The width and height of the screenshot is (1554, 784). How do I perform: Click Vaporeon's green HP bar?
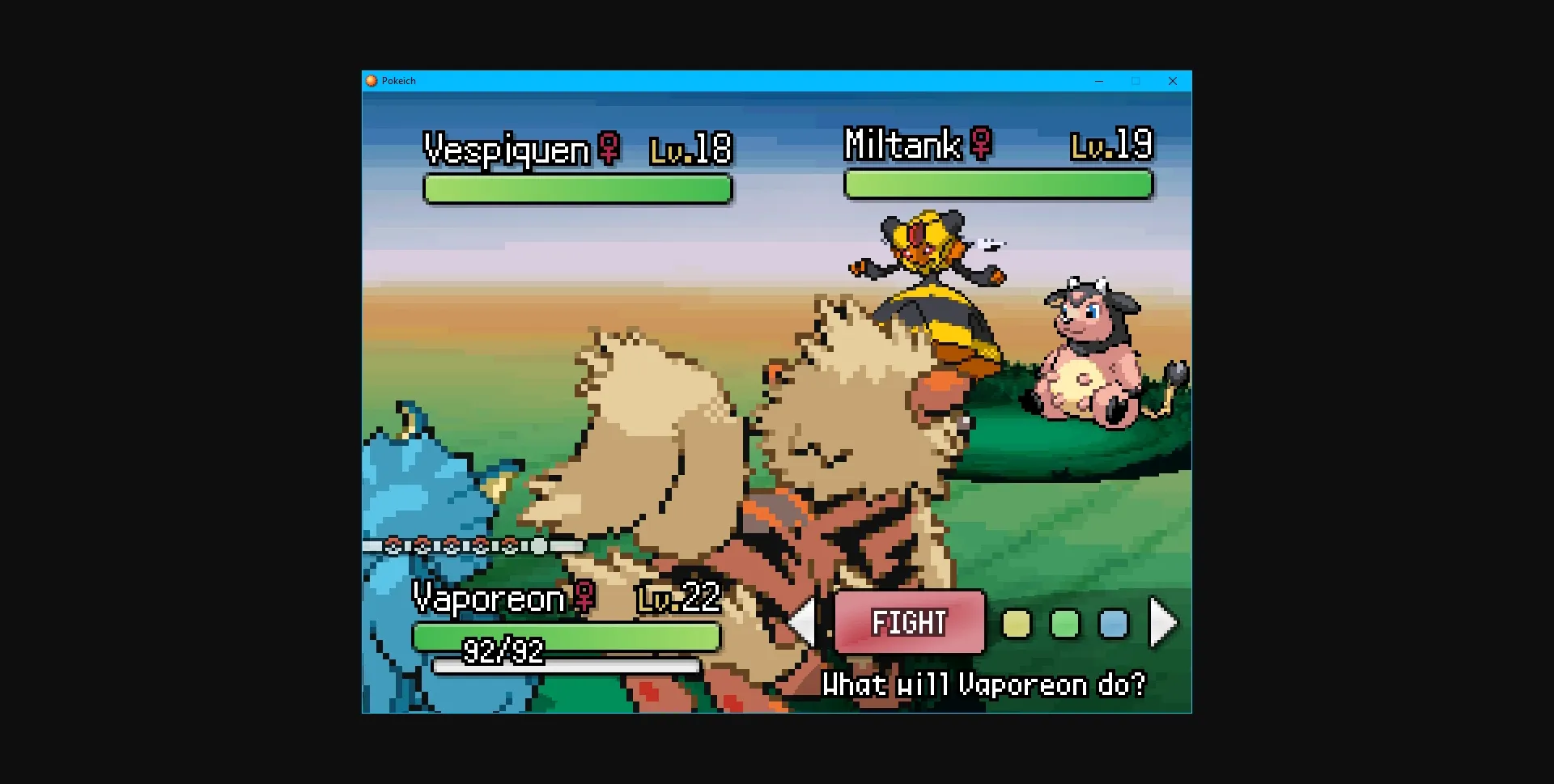coord(567,637)
